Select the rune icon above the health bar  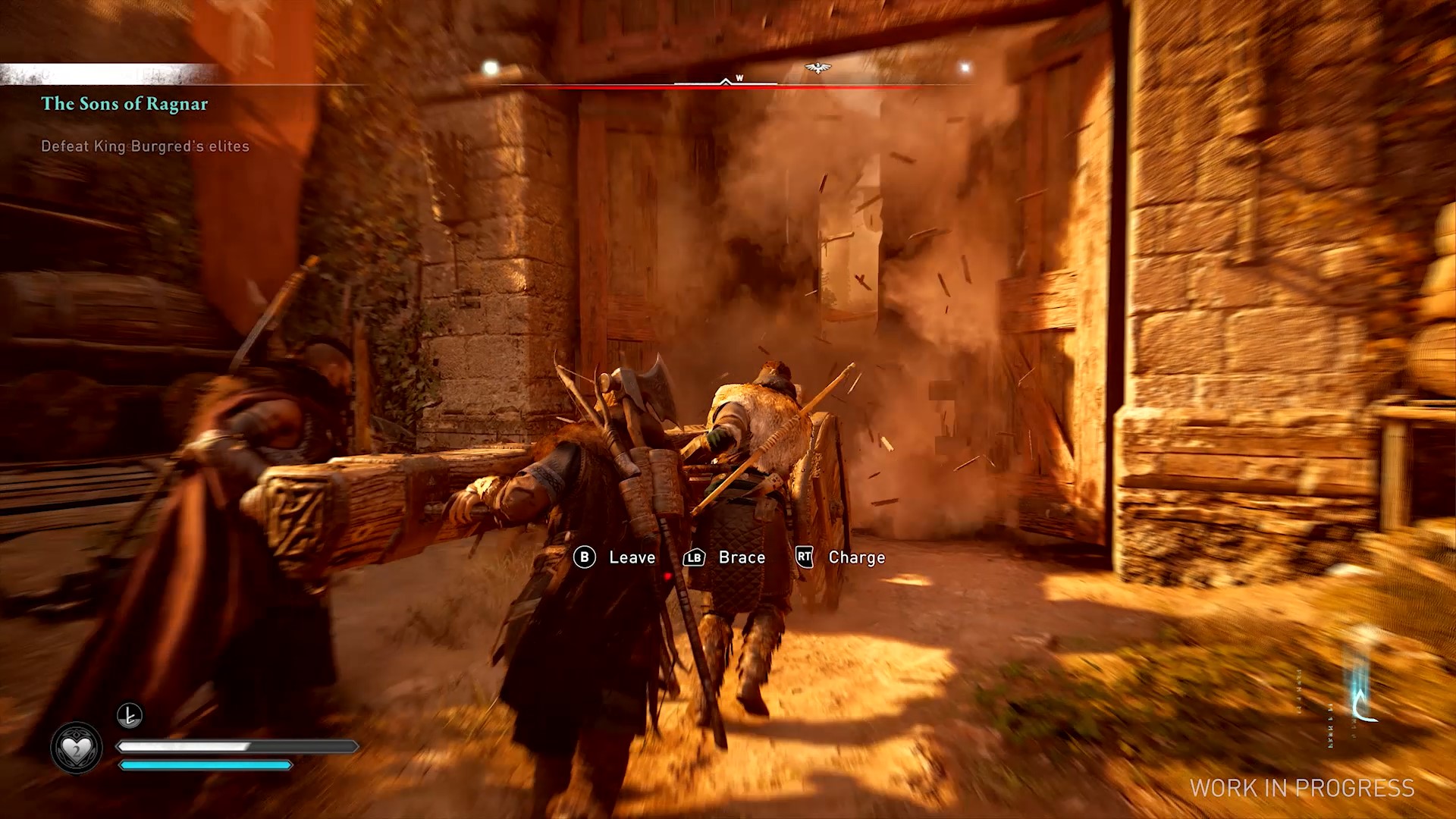point(130,715)
